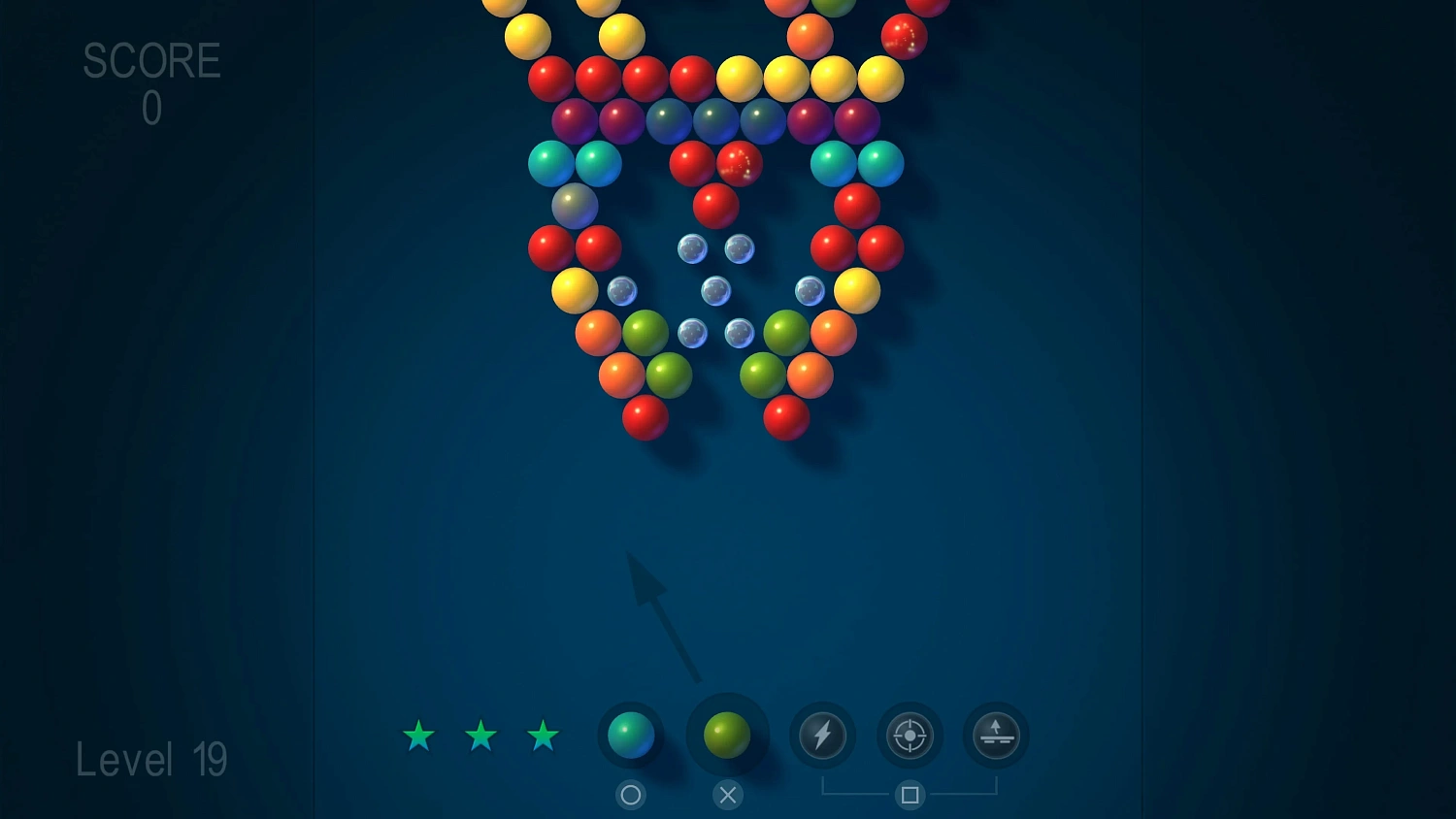Image resolution: width=1456 pixels, height=819 pixels.
Task: Click the first green star rating
Action: pos(418,737)
